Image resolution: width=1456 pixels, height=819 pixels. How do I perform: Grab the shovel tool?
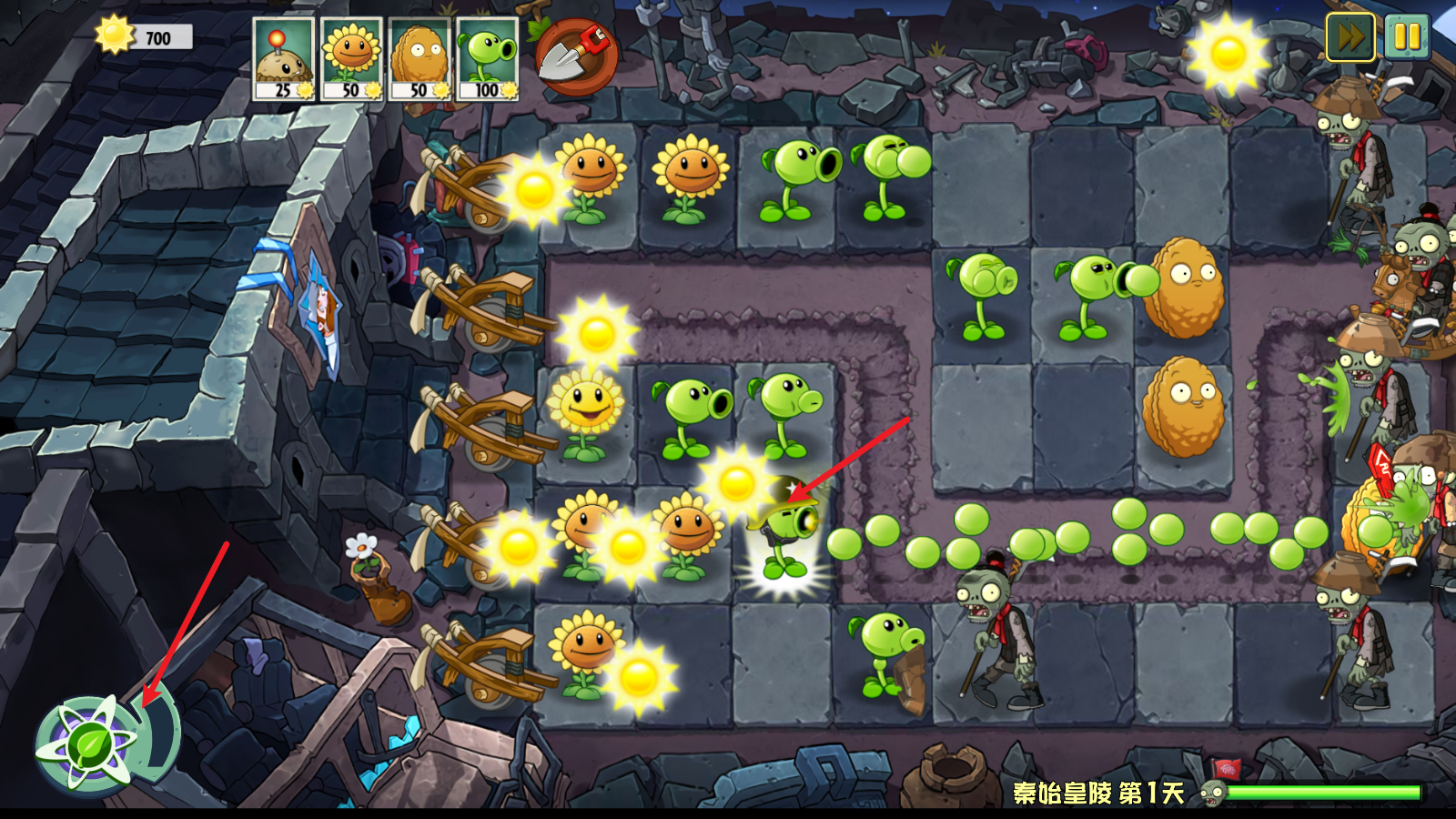point(575,56)
